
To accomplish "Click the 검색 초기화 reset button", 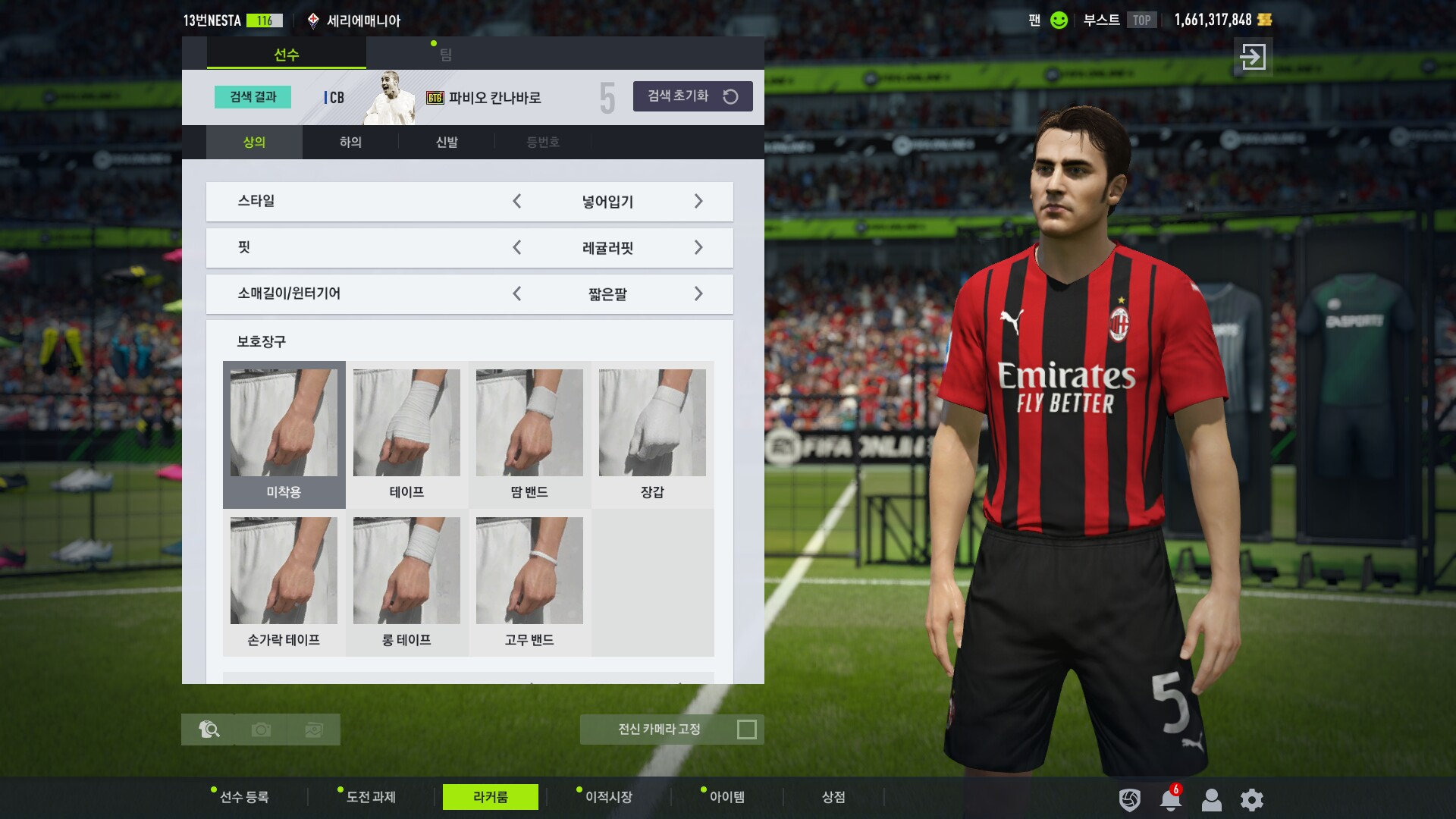I will tap(692, 96).
